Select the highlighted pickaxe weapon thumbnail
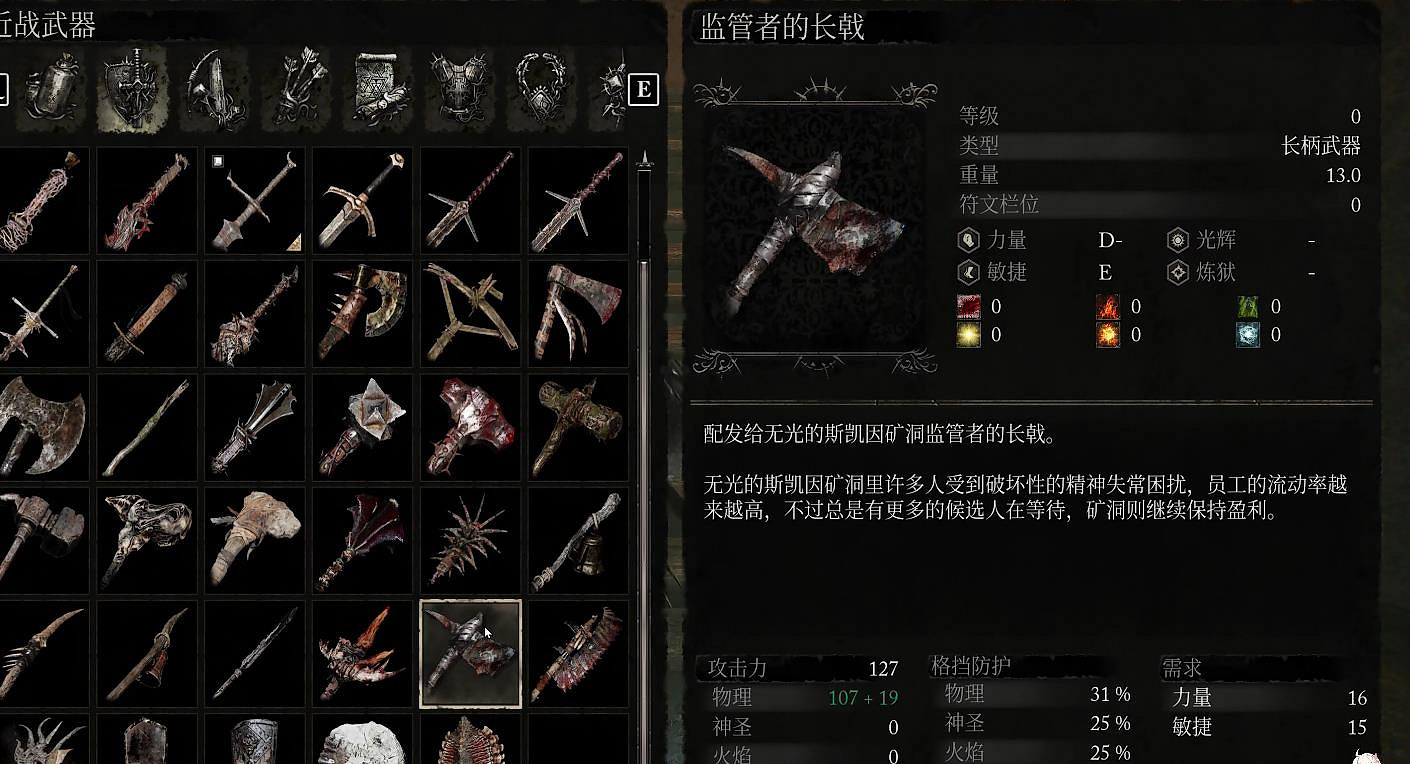Screen dimensions: 1410x764 [470, 652]
